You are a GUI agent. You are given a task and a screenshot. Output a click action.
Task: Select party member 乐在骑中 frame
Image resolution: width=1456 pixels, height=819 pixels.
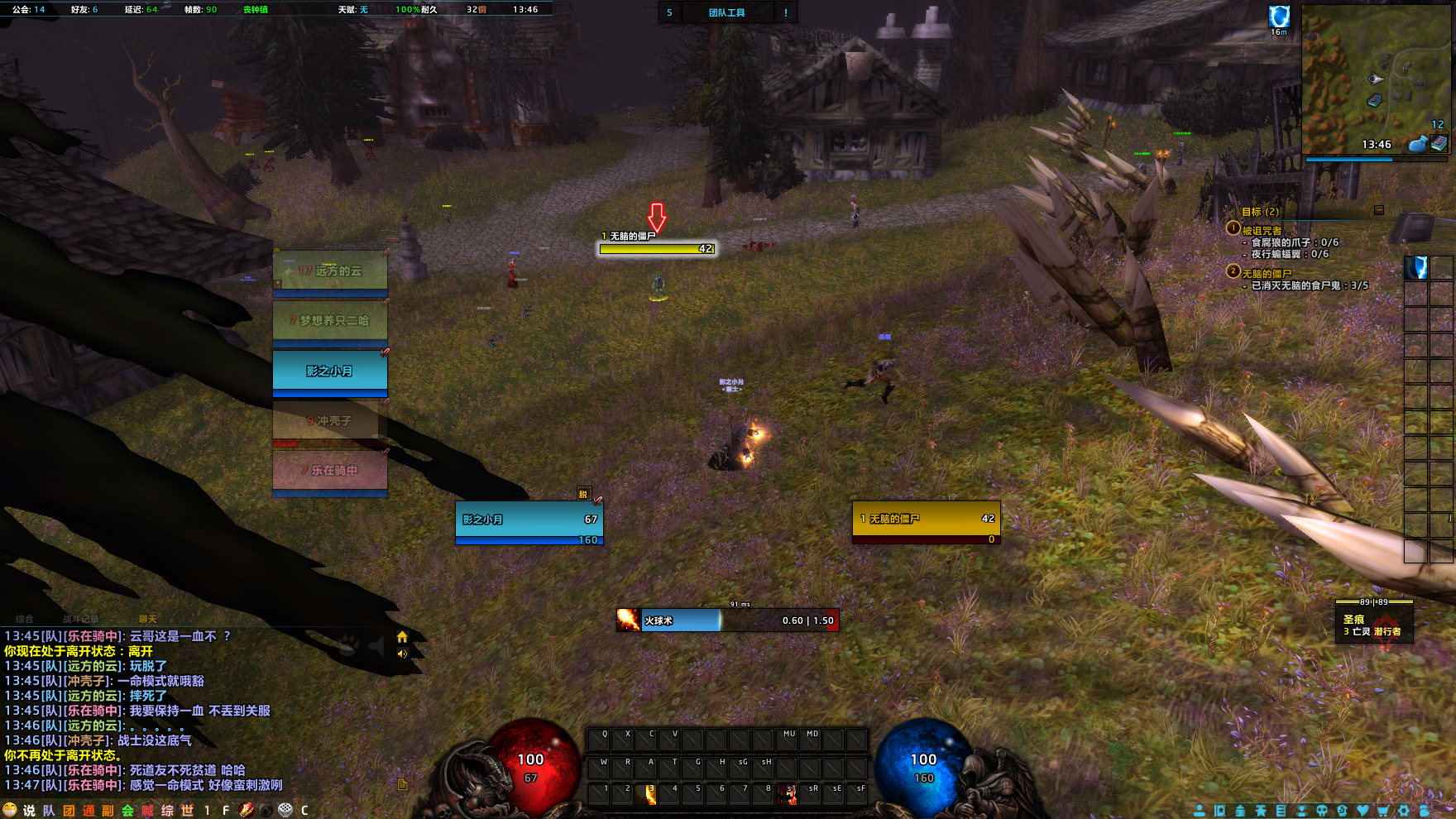(330, 471)
